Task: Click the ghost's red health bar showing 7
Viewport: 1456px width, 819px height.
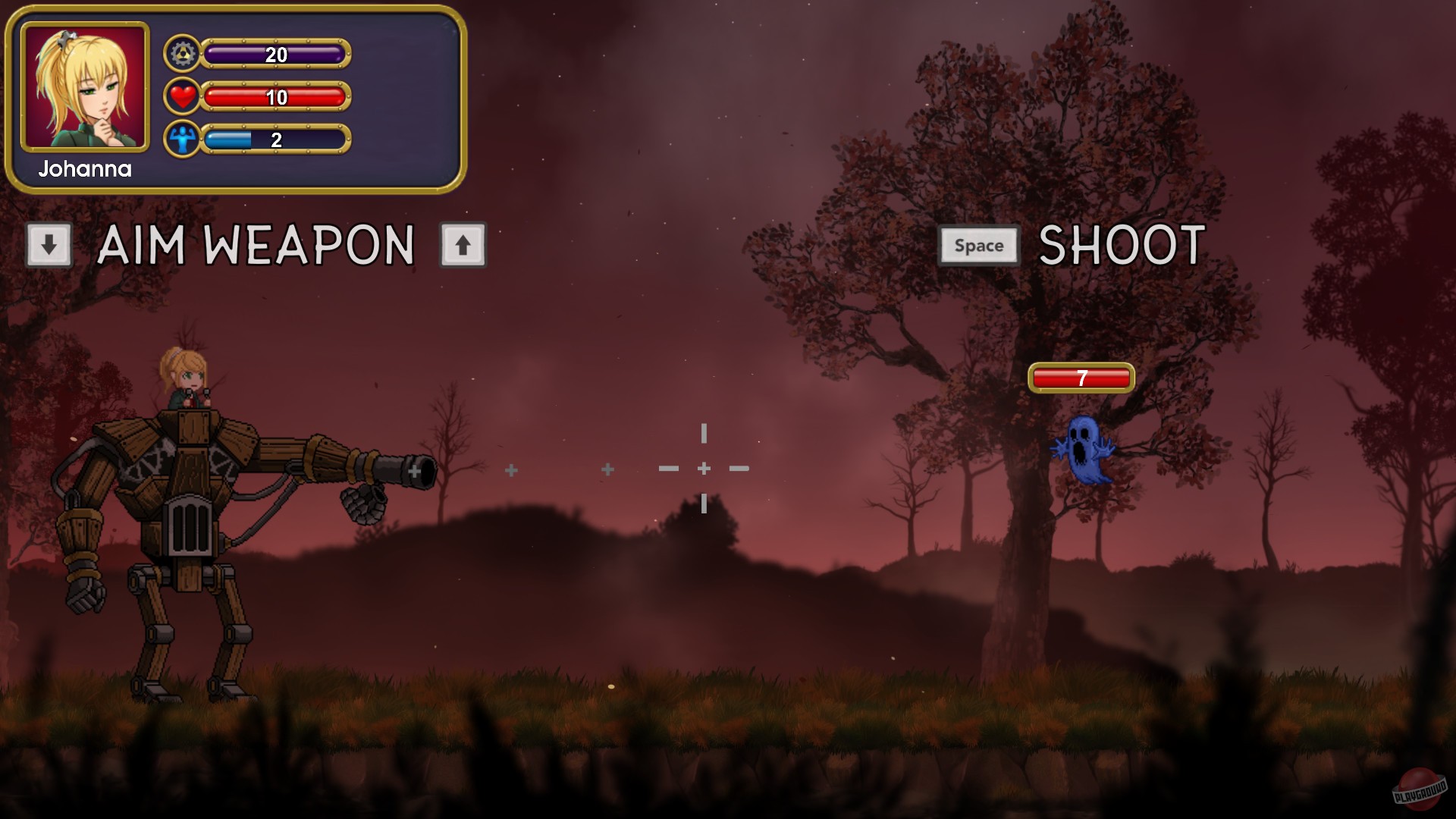Action: point(1080,376)
